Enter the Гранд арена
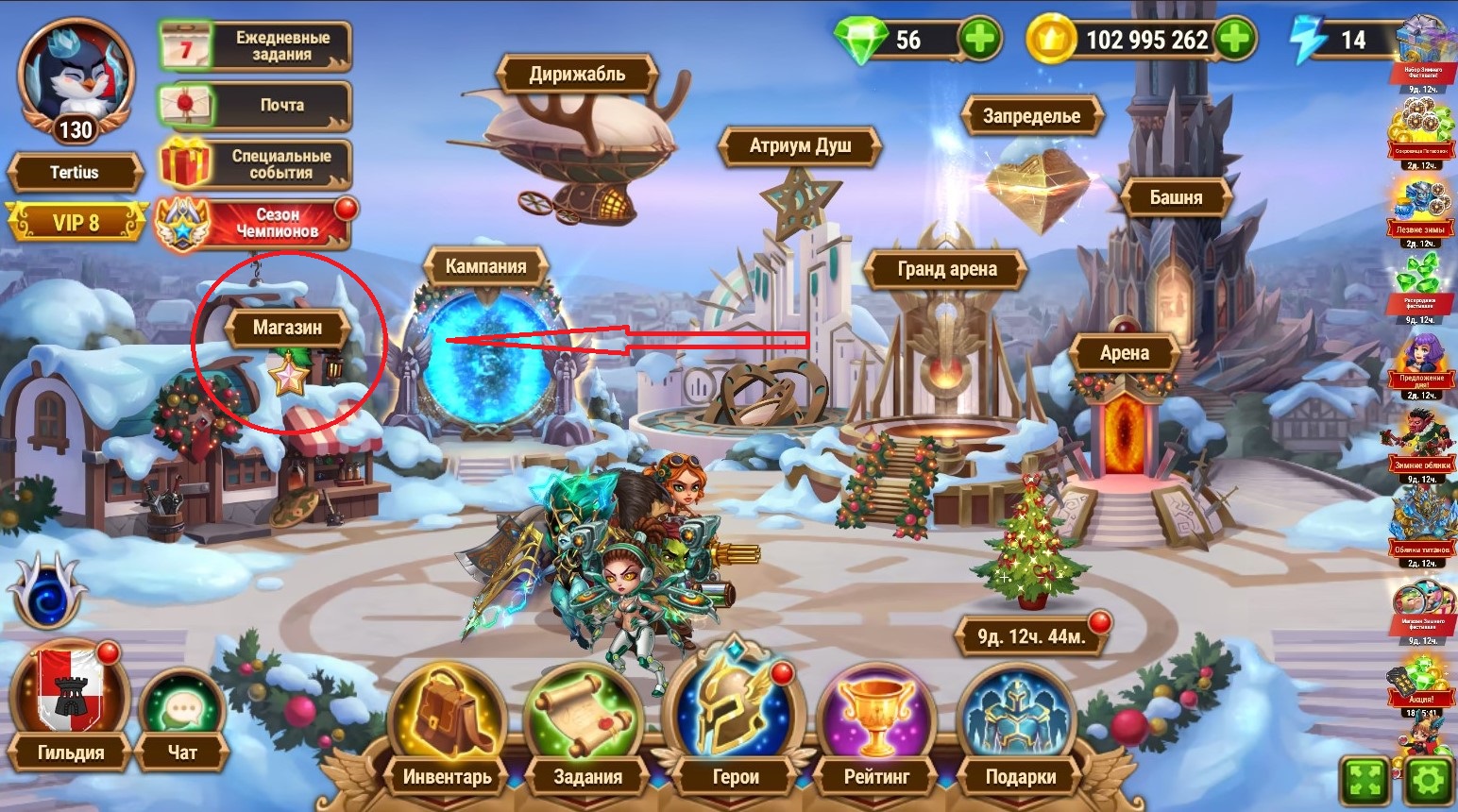Viewport: 1458px width, 812px height. [x=946, y=270]
